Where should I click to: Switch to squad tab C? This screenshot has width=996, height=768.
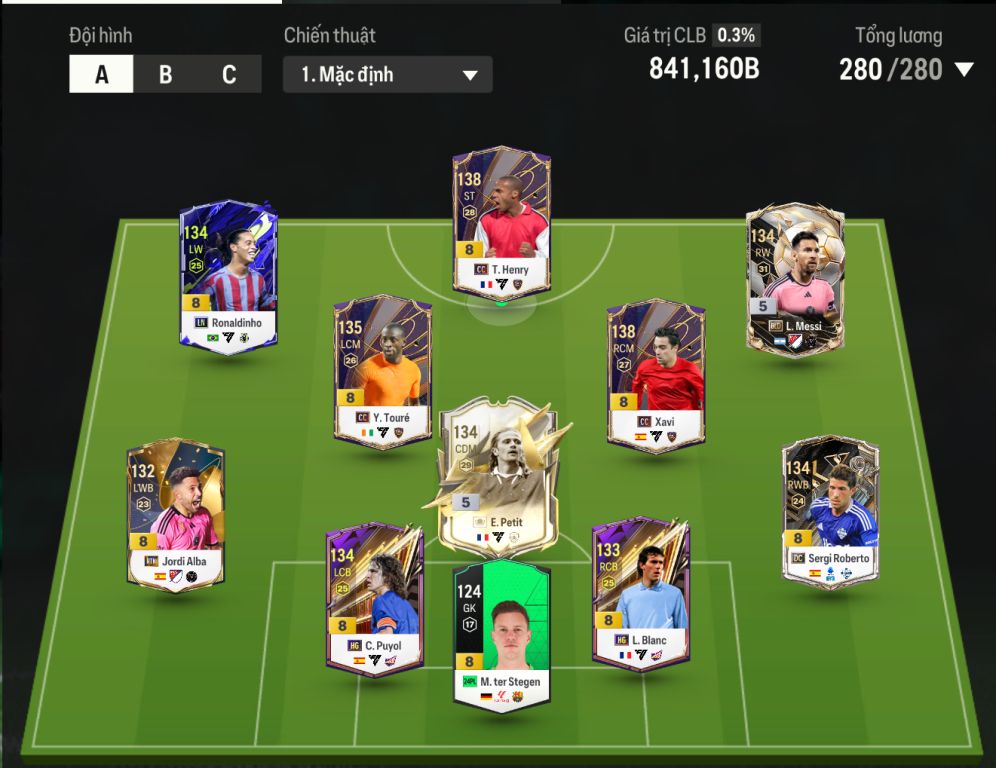(229, 75)
